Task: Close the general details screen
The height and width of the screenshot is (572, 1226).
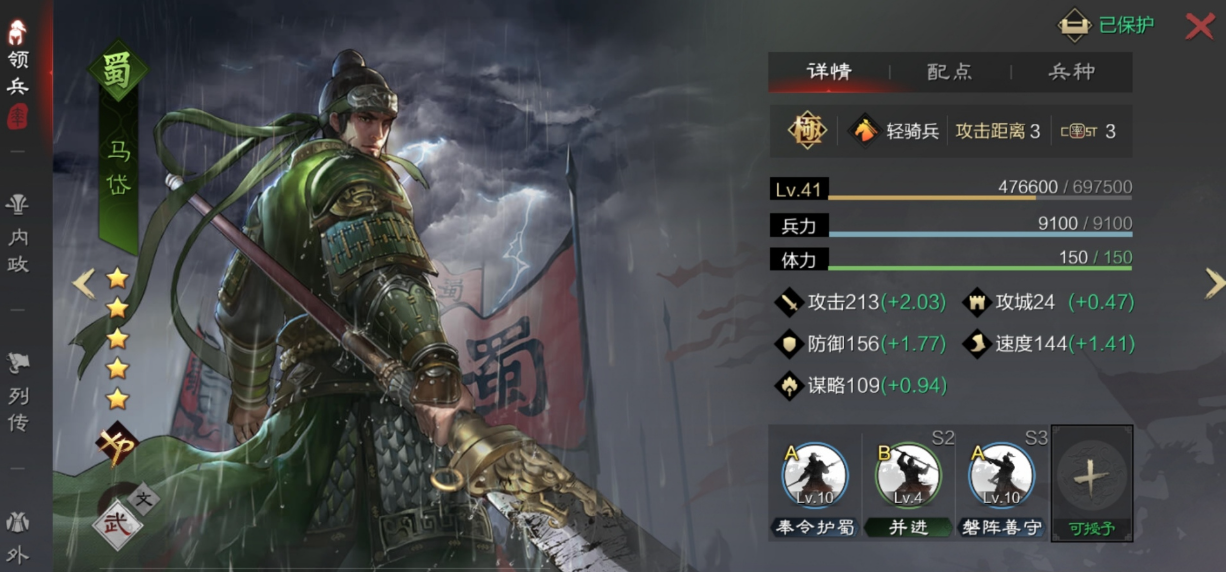Action: pyautogui.click(x=1199, y=26)
